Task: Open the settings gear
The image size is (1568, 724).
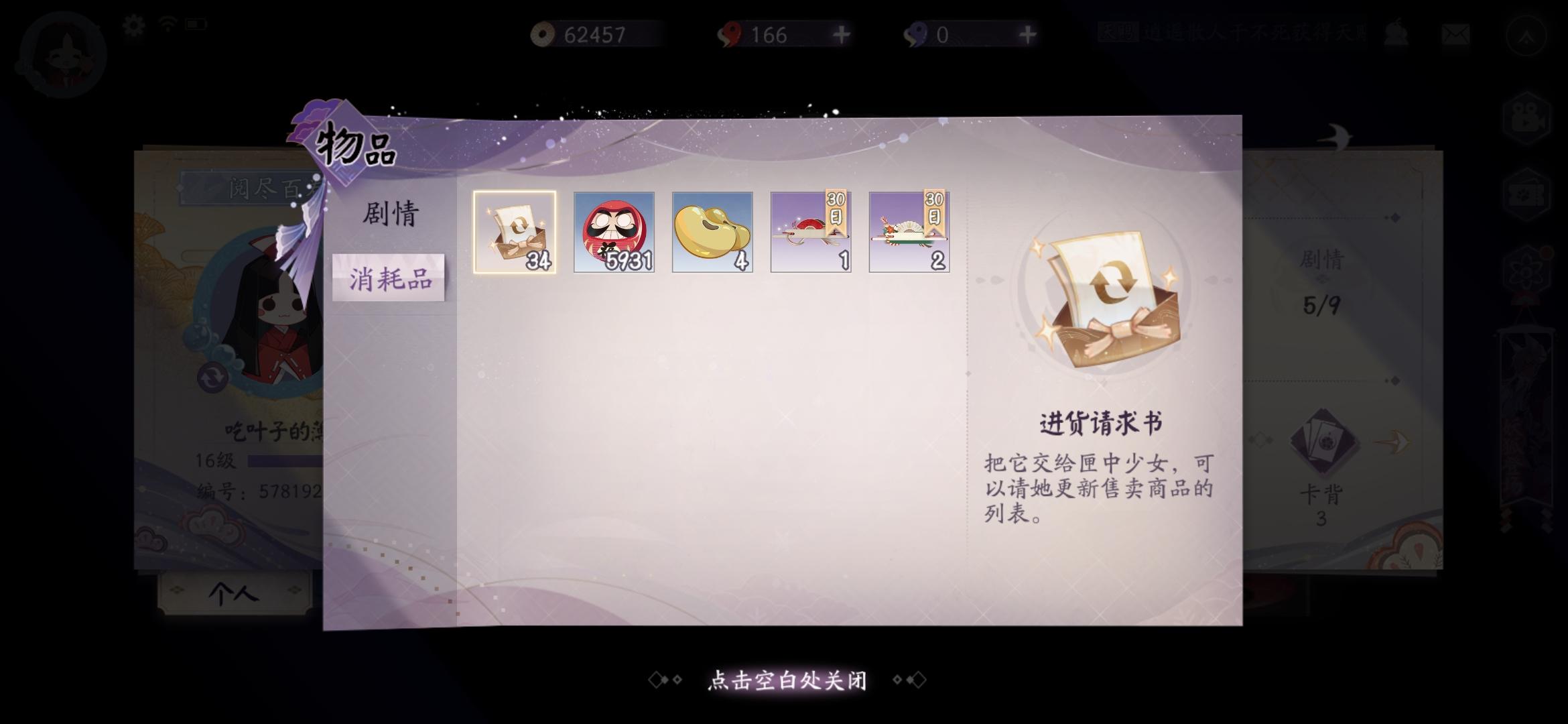Action: click(132, 24)
